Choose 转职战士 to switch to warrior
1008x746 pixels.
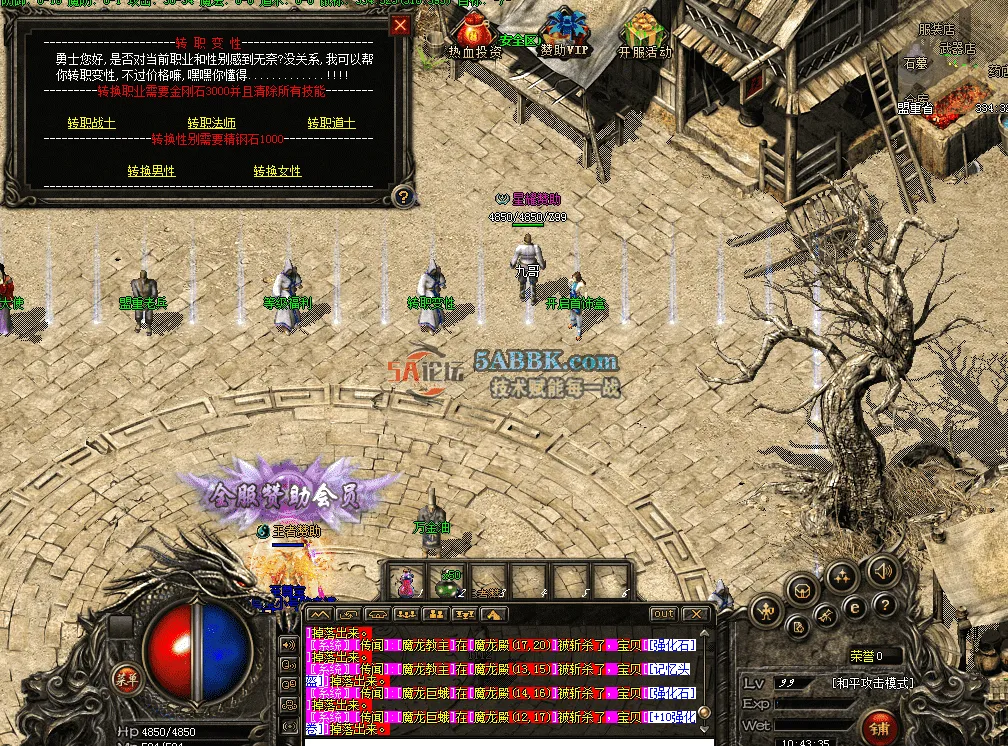pos(91,123)
